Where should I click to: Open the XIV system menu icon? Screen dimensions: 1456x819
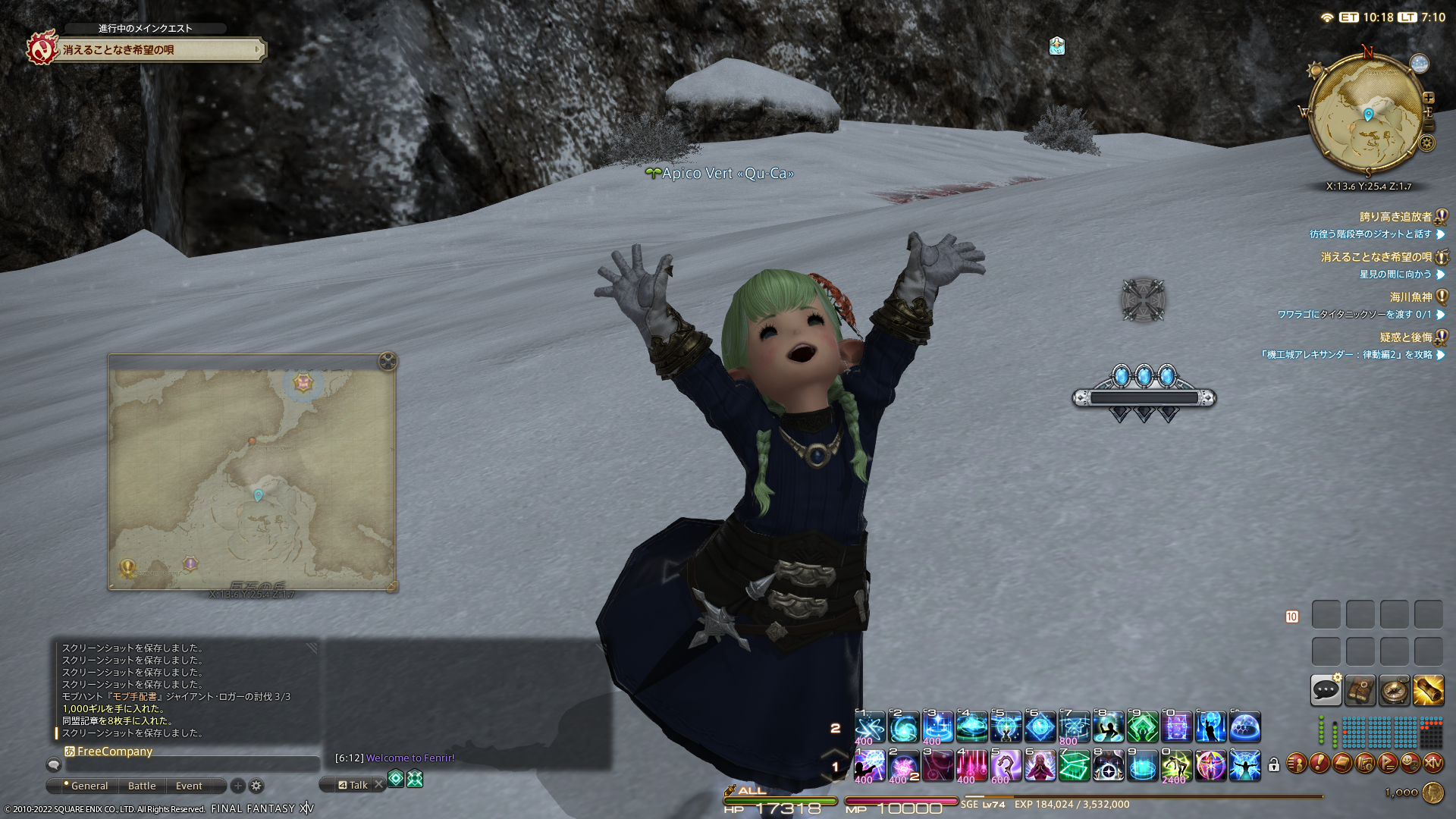(1432, 764)
